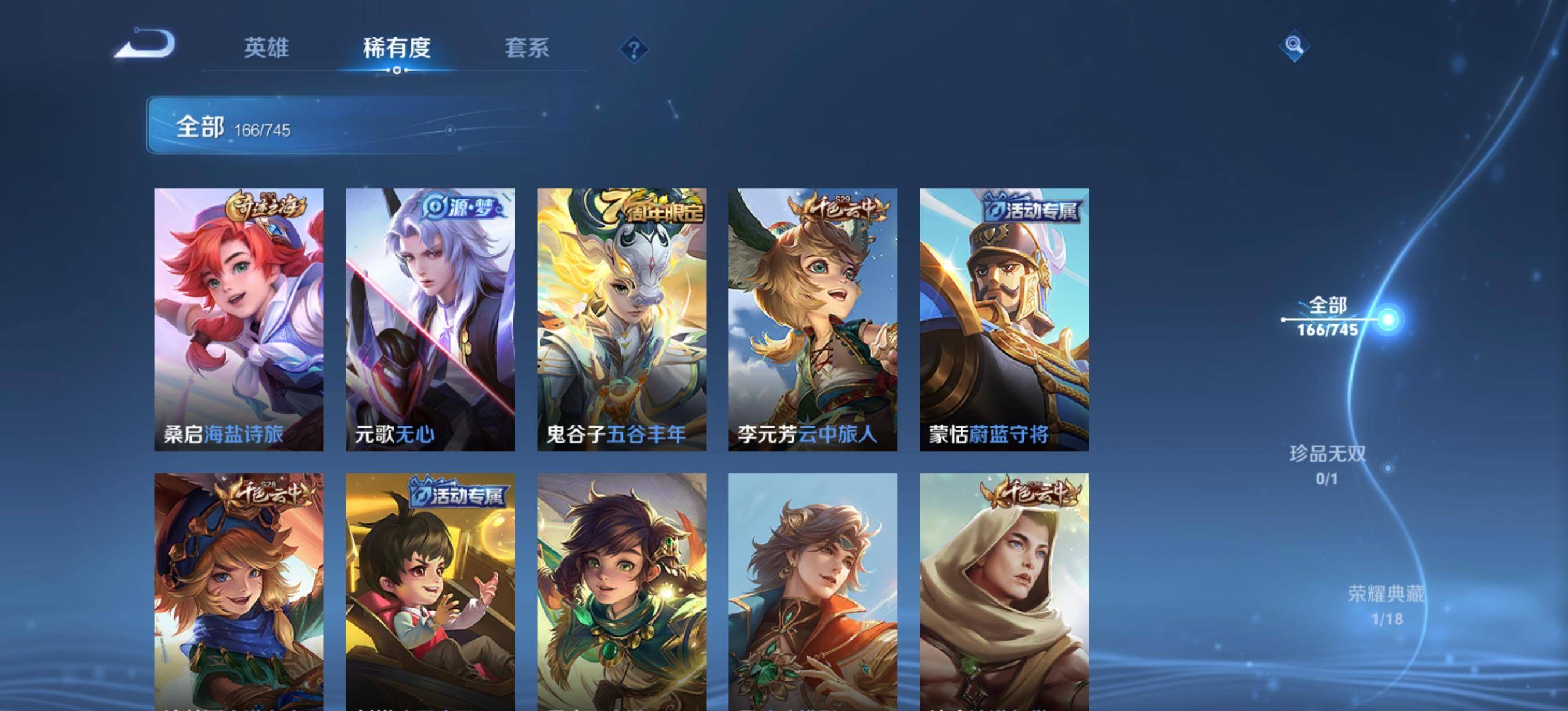Pick the green-eyed child with braid card
1568x711 pixels.
[x=621, y=592]
